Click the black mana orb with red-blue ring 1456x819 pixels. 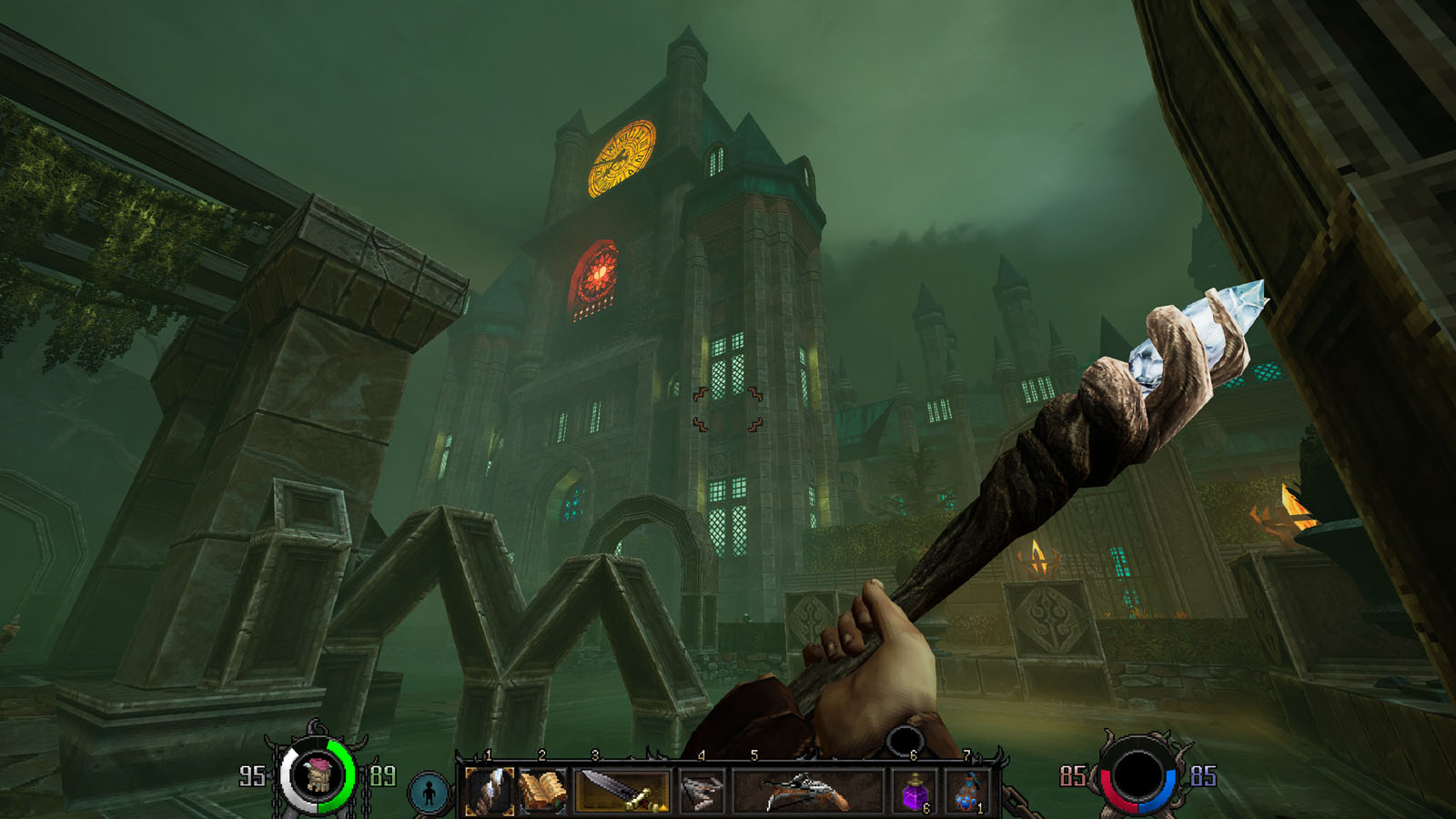point(1137,777)
